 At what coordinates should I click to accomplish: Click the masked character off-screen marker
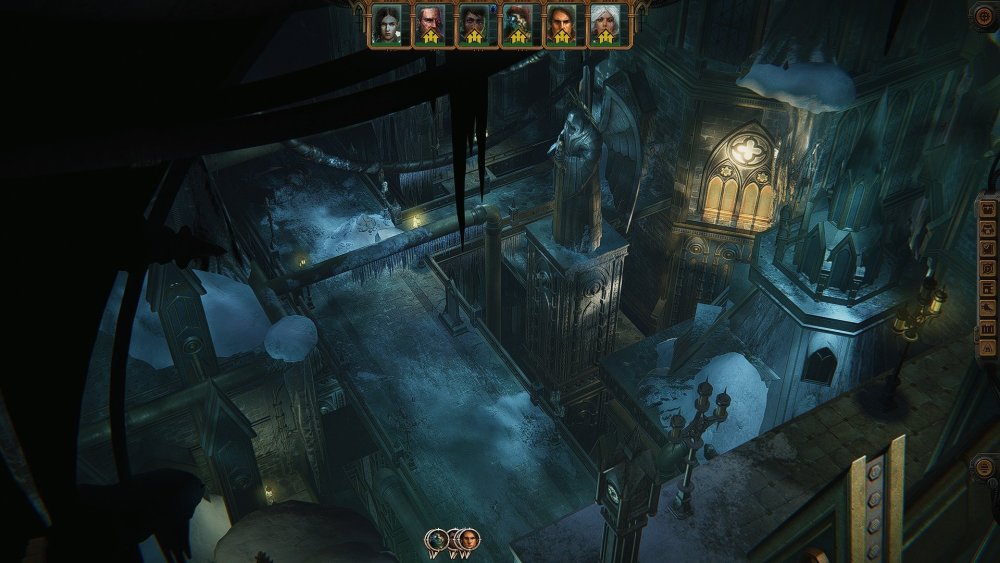click(436, 540)
